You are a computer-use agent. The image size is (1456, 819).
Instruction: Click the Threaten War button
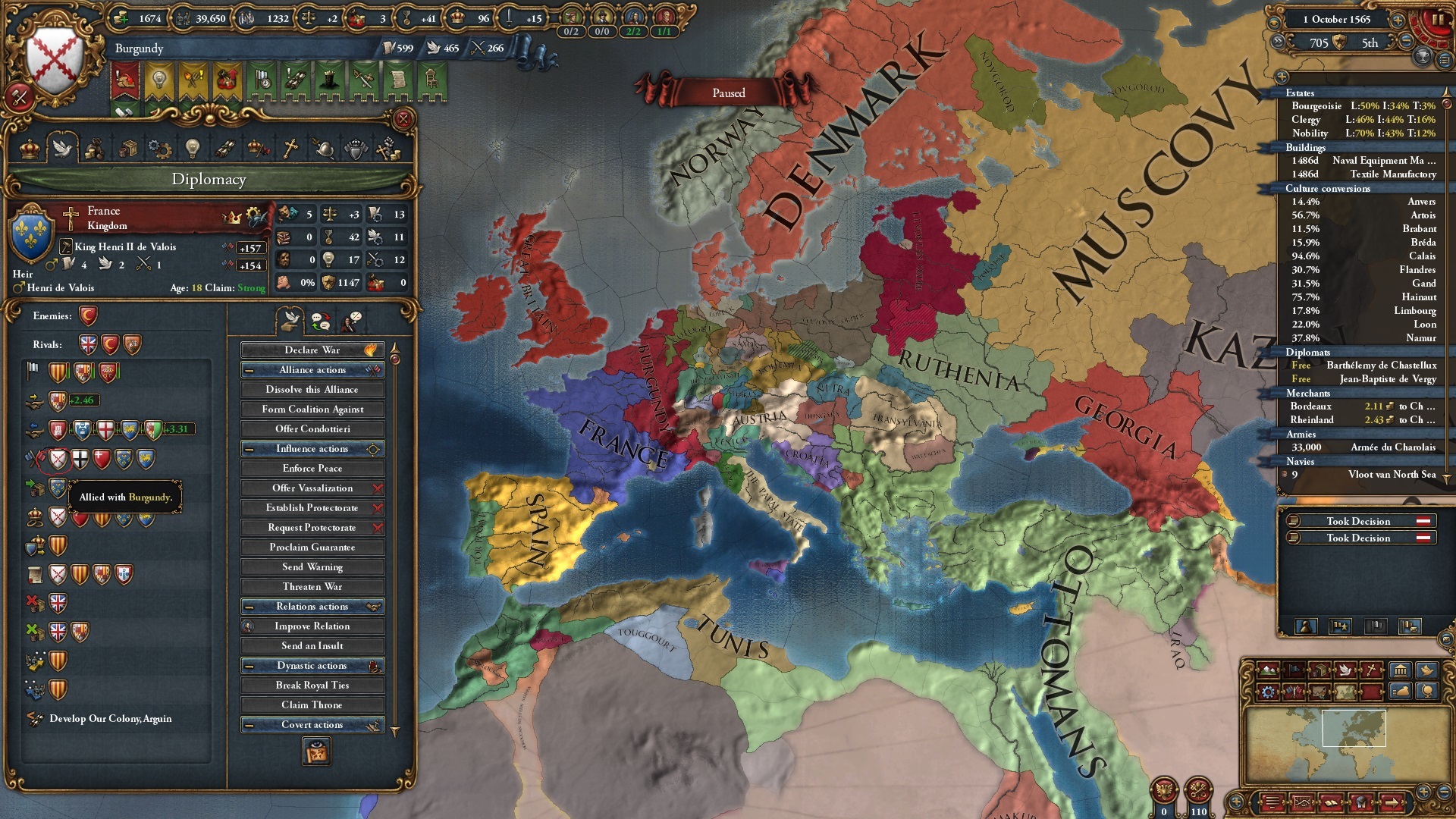tap(312, 587)
